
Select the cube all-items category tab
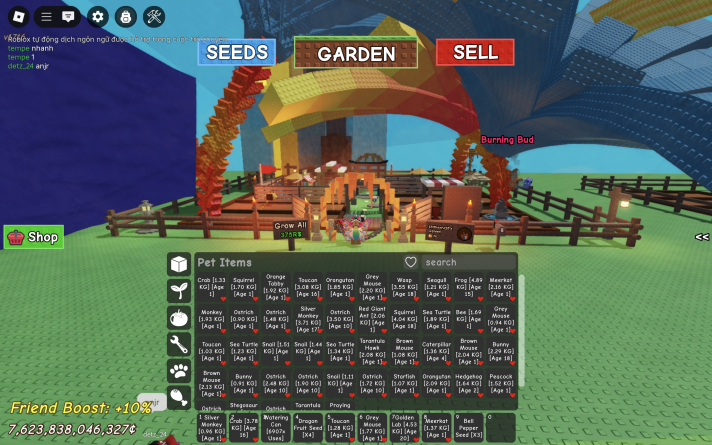[179, 264]
